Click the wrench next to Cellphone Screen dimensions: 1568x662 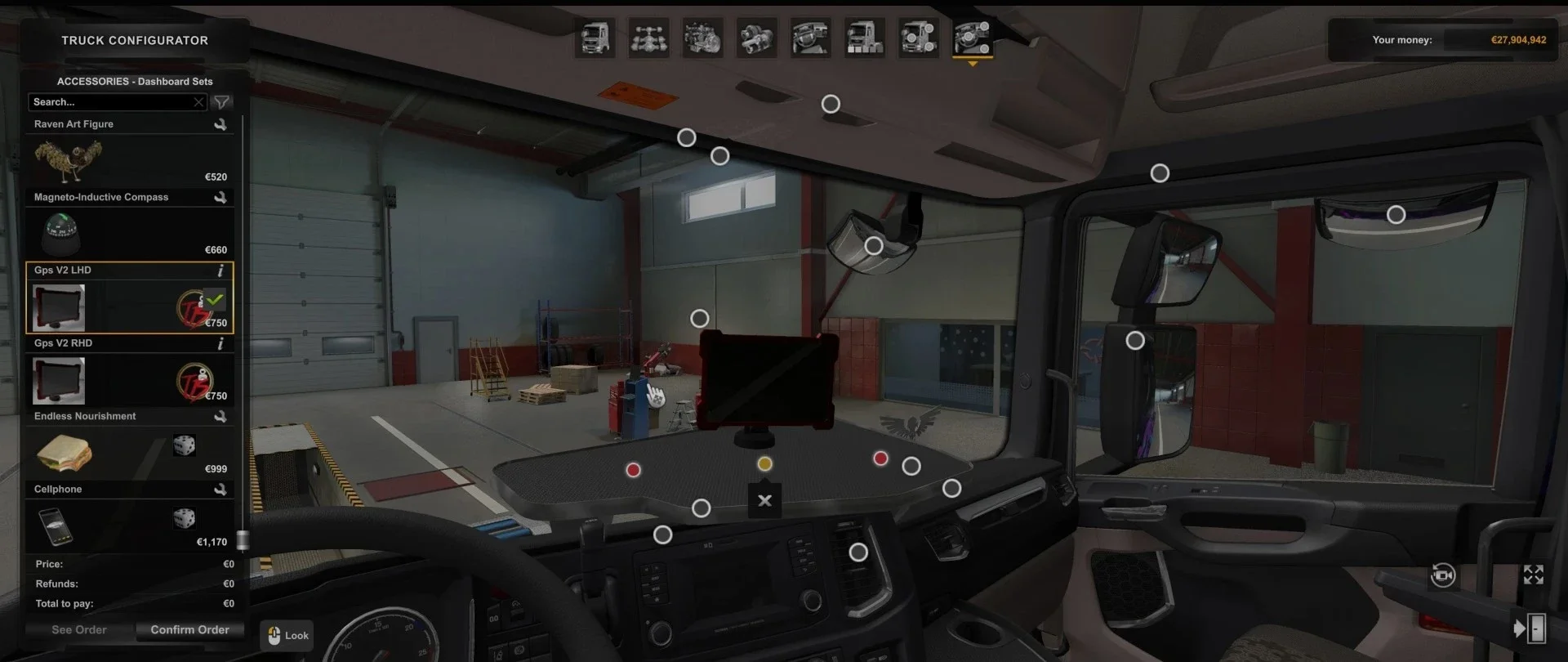pos(221,489)
